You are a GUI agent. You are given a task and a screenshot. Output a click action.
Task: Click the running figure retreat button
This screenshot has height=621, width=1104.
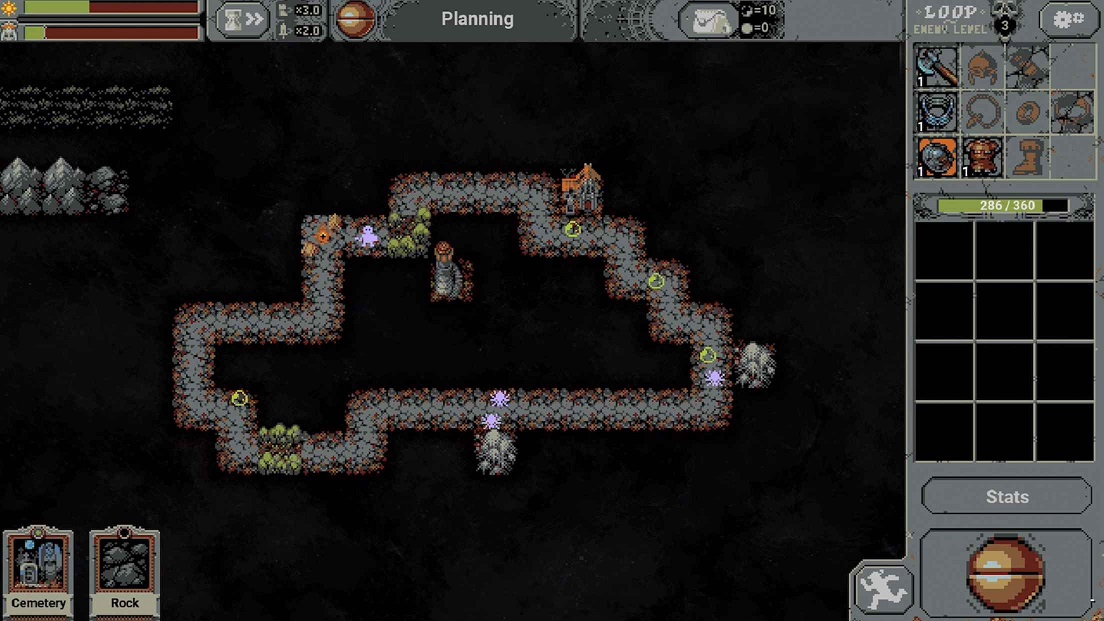882,588
